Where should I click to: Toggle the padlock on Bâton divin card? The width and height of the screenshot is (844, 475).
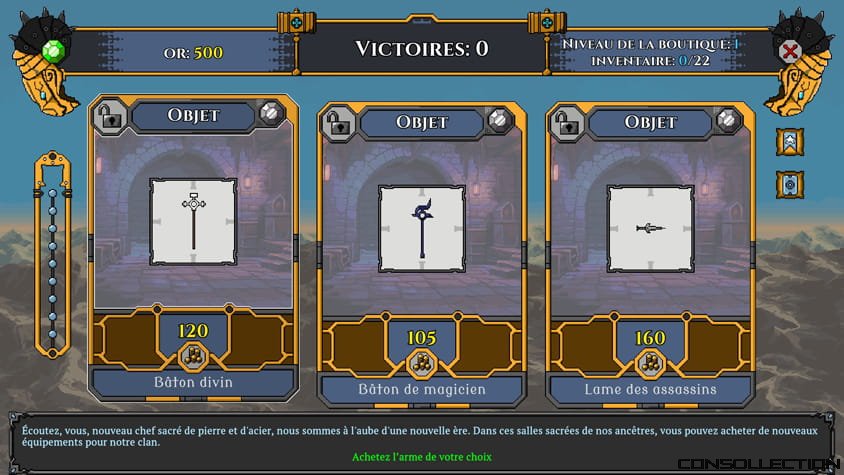(109, 115)
